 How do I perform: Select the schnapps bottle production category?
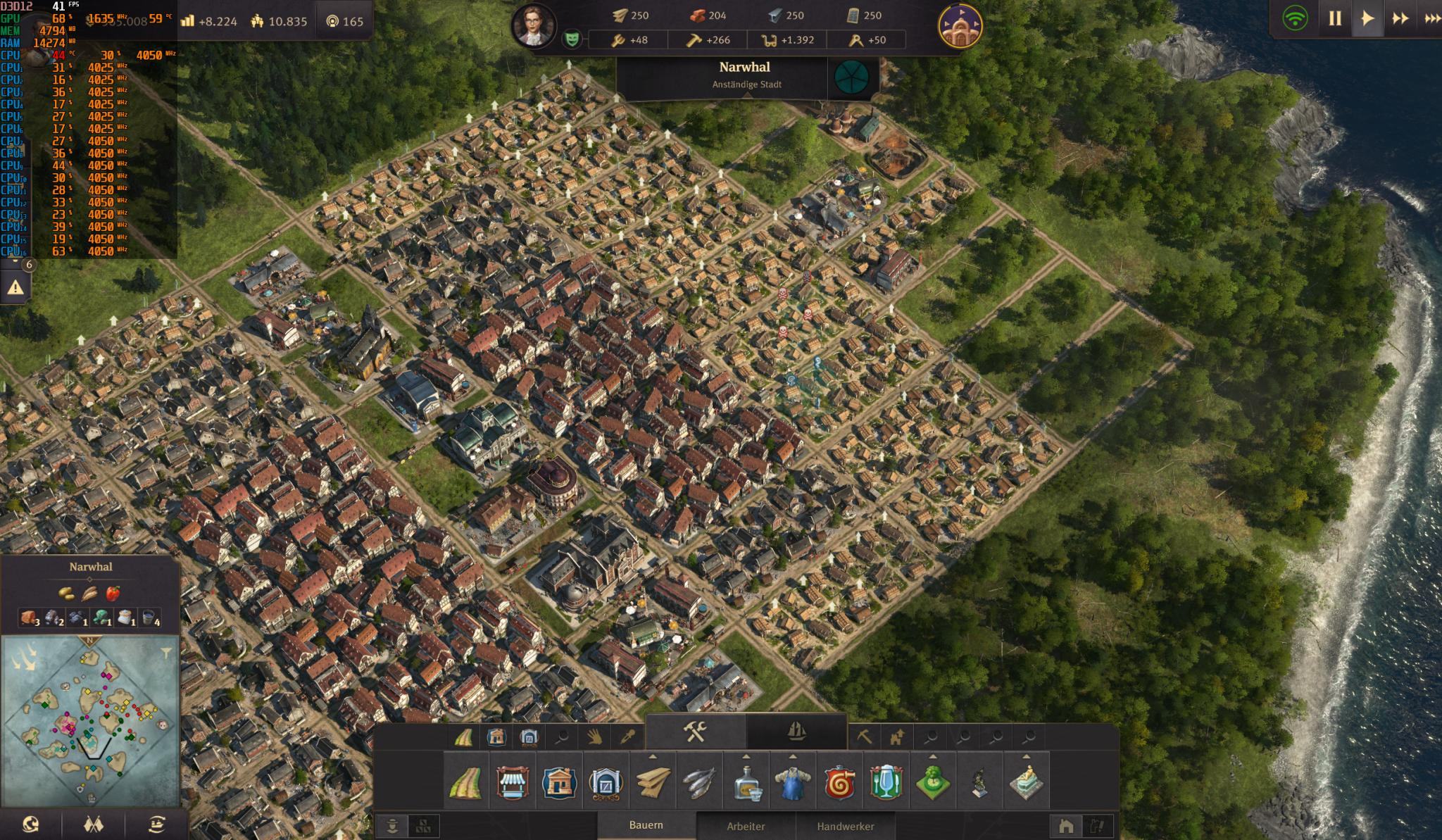click(746, 782)
